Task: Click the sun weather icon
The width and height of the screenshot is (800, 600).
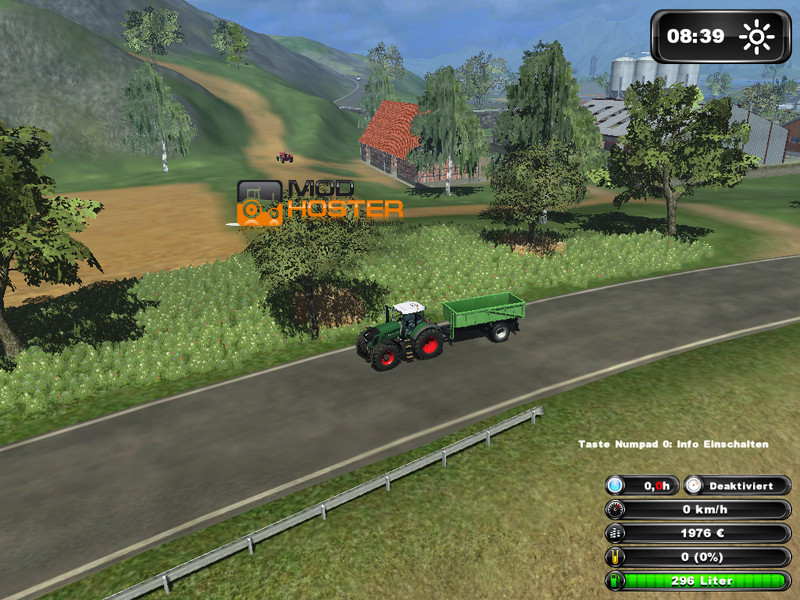Action: coord(757,38)
